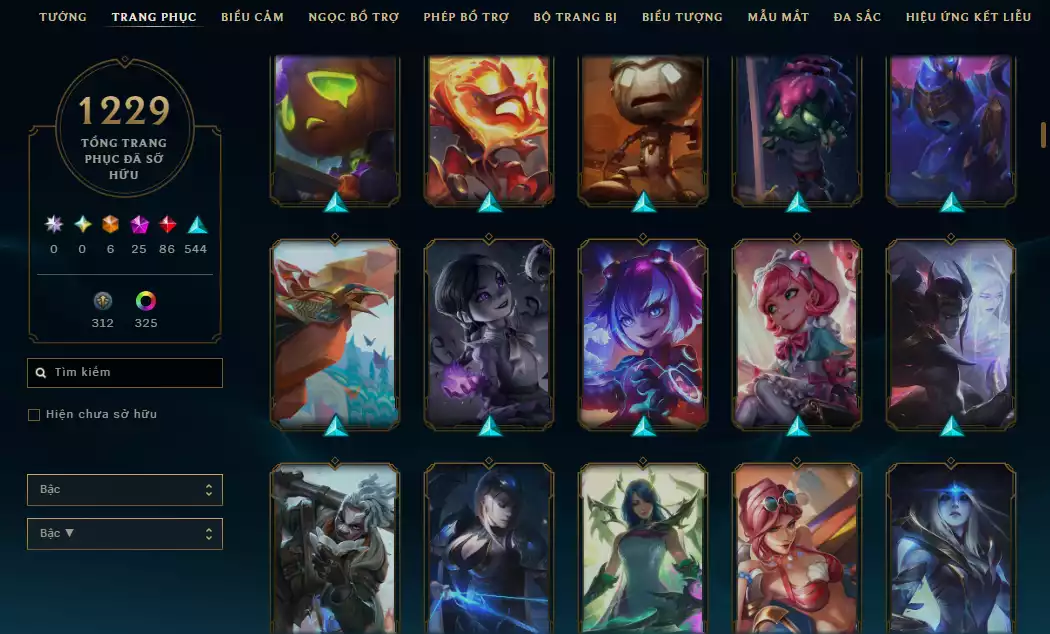The width and height of the screenshot is (1050, 634).
Task: View the Hiệu Ứng Kết Liễu tab
Action: tap(968, 17)
